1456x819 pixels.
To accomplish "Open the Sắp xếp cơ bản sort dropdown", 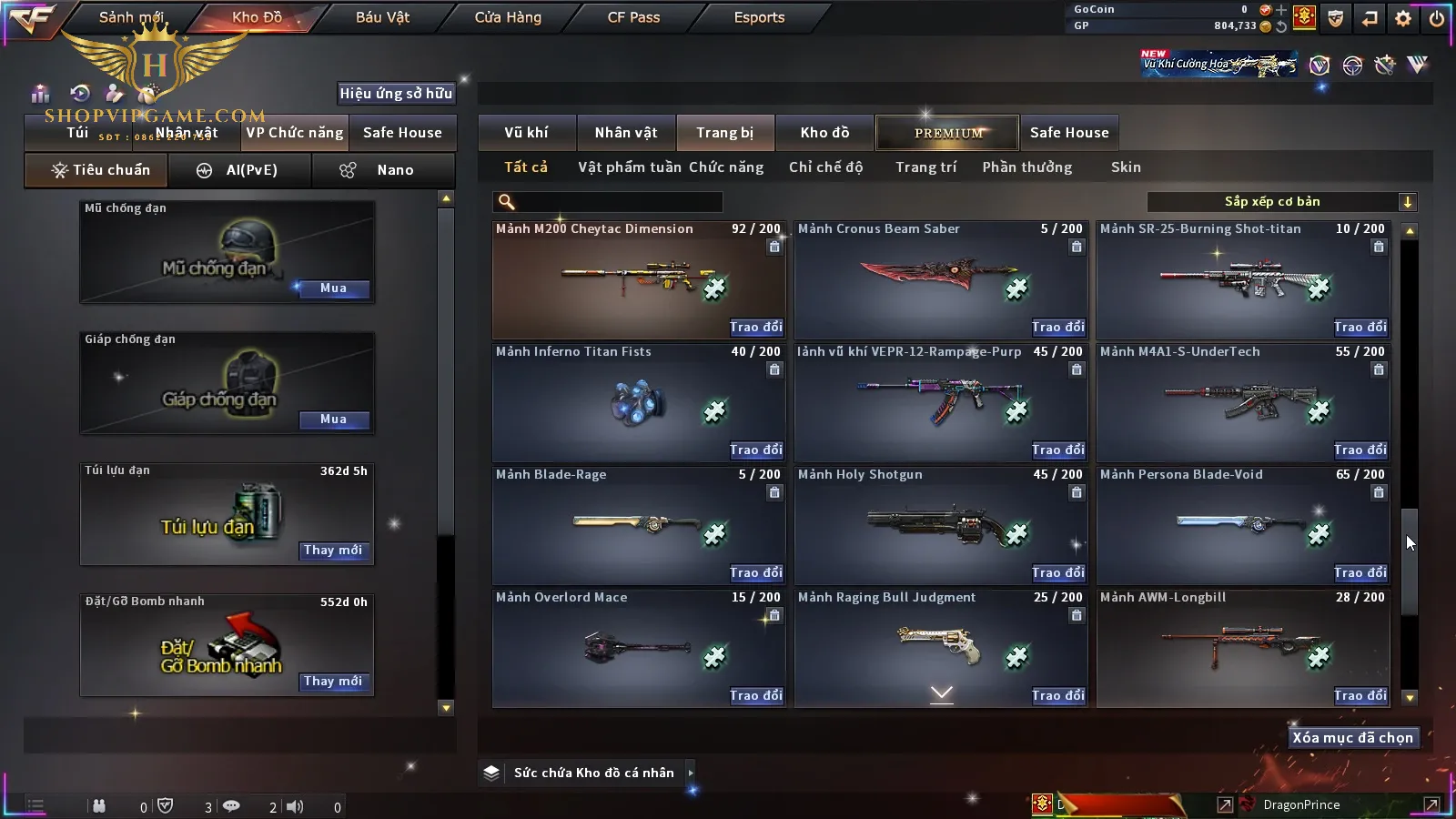I will (1281, 202).
